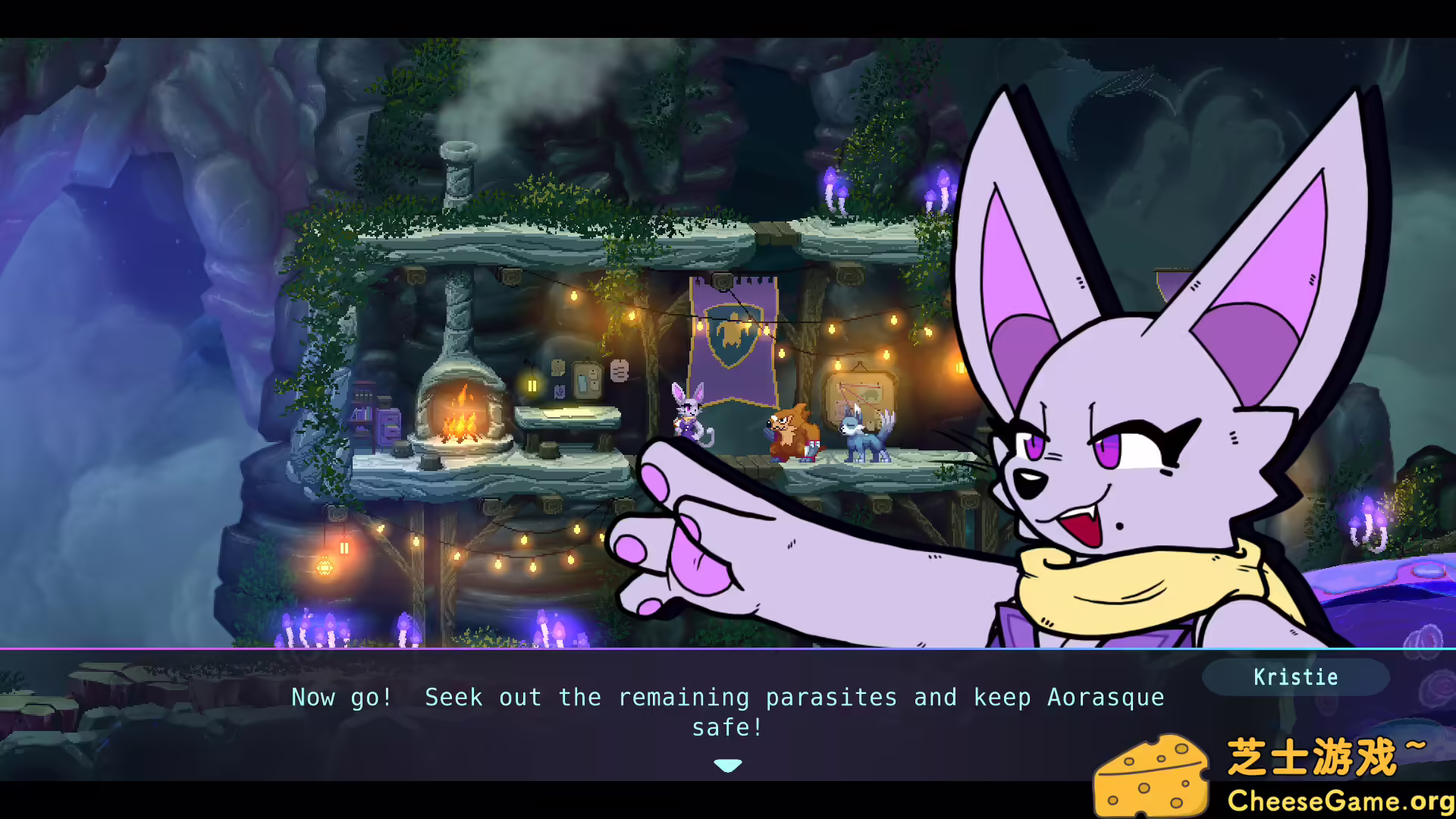Viewport: 1456px width, 819px height.
Task: Select the Kristie name plate
Action: tap(1296, 677)
